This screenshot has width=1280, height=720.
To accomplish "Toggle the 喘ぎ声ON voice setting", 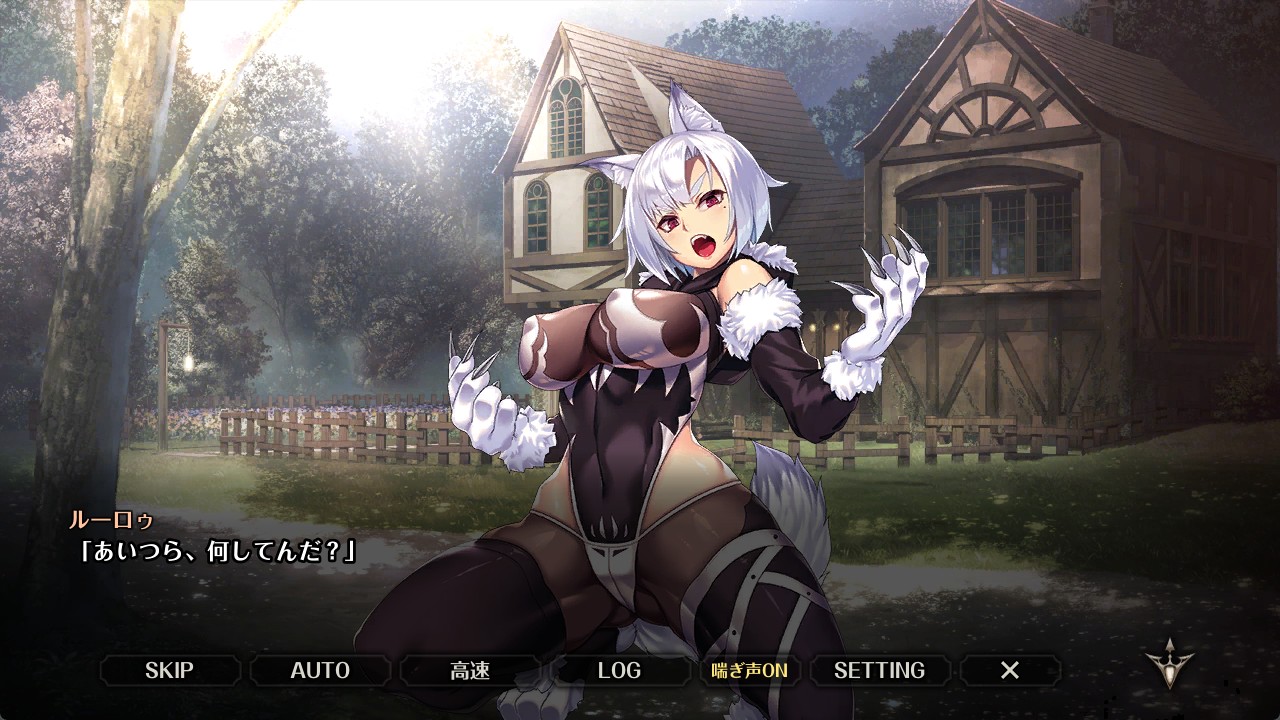I will [749, 670].
